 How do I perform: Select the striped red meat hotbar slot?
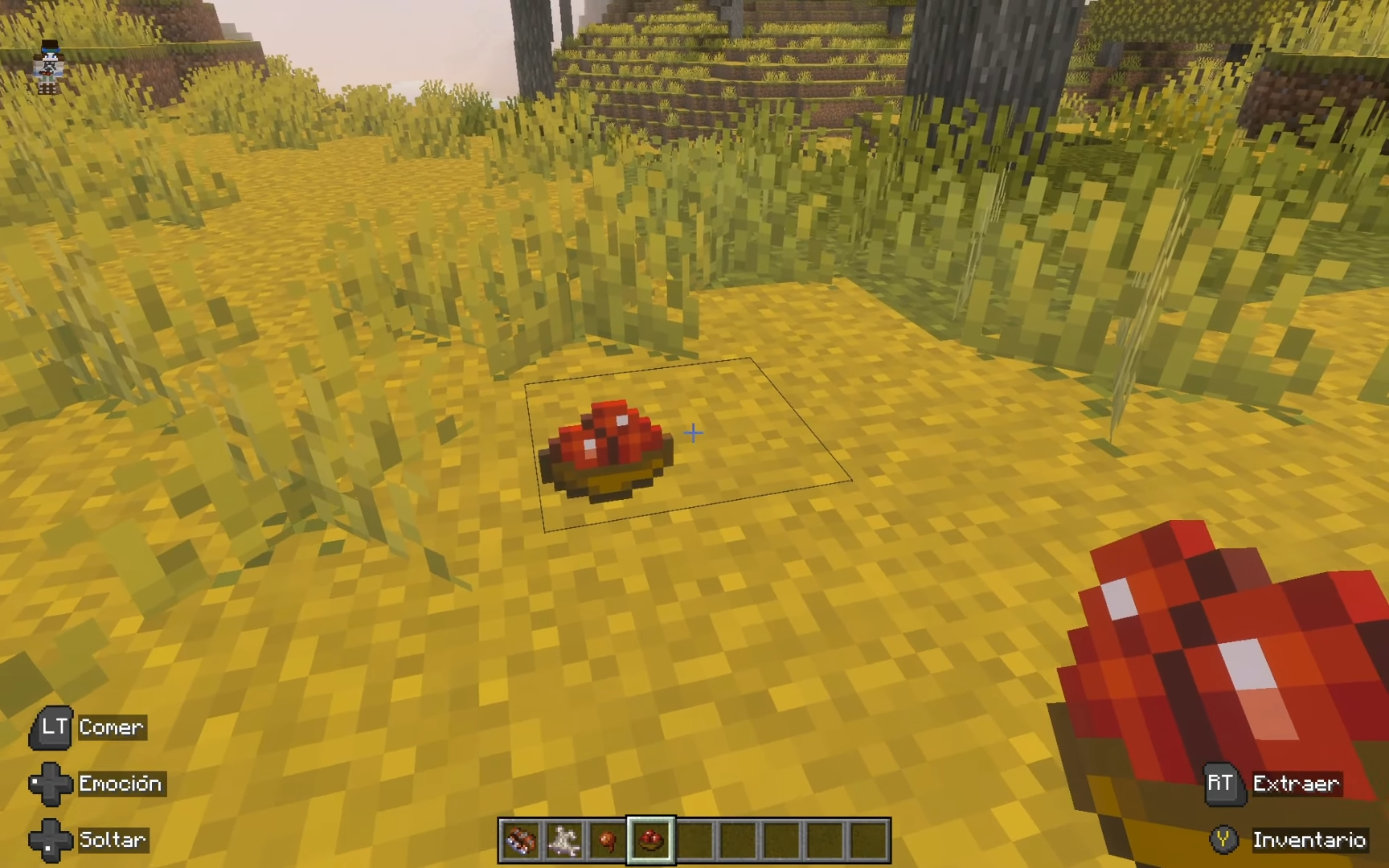520,841
